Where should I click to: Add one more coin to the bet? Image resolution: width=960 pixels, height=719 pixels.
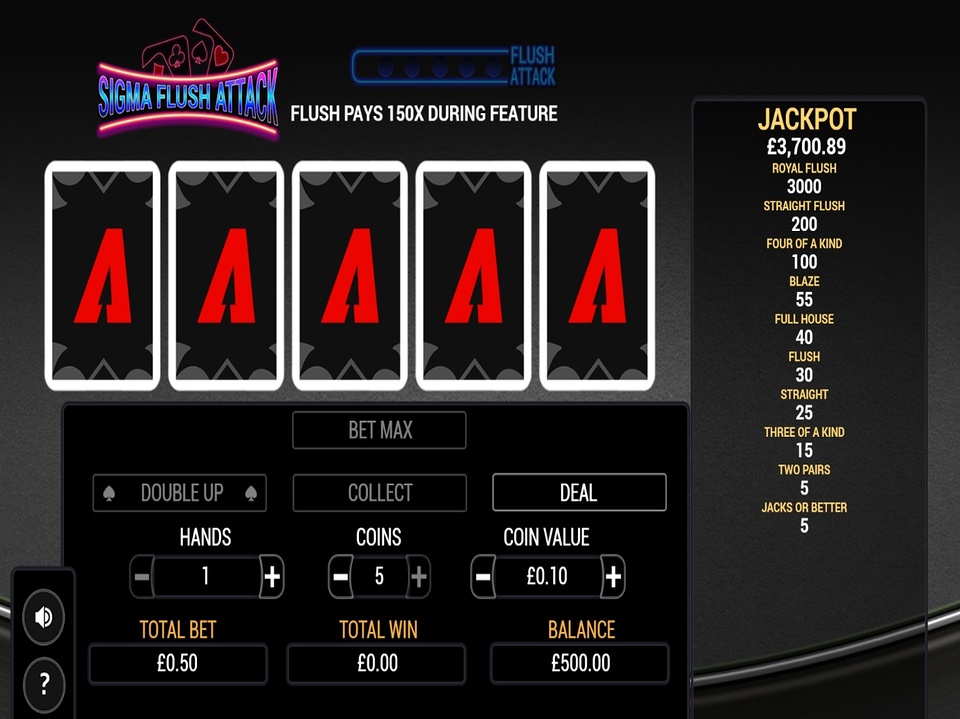(419, 576)
